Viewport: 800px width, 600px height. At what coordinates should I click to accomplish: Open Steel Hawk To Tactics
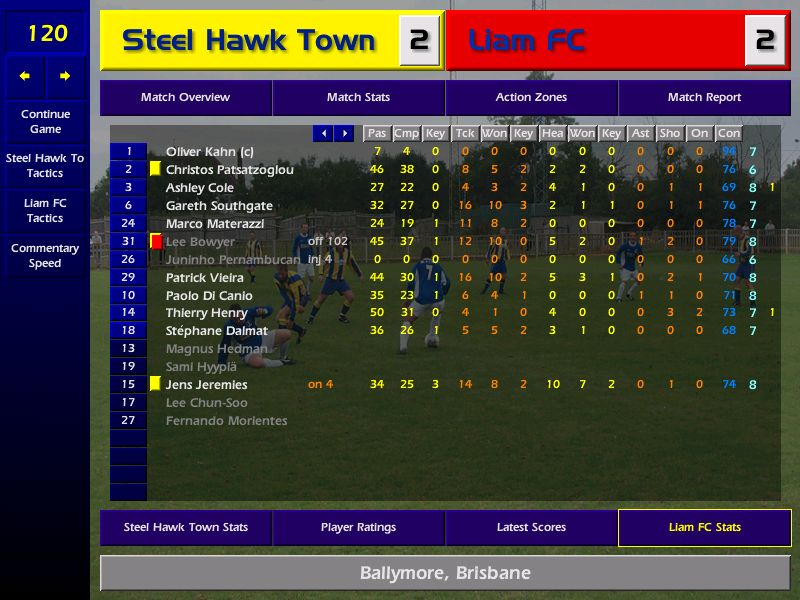(45, 165)
